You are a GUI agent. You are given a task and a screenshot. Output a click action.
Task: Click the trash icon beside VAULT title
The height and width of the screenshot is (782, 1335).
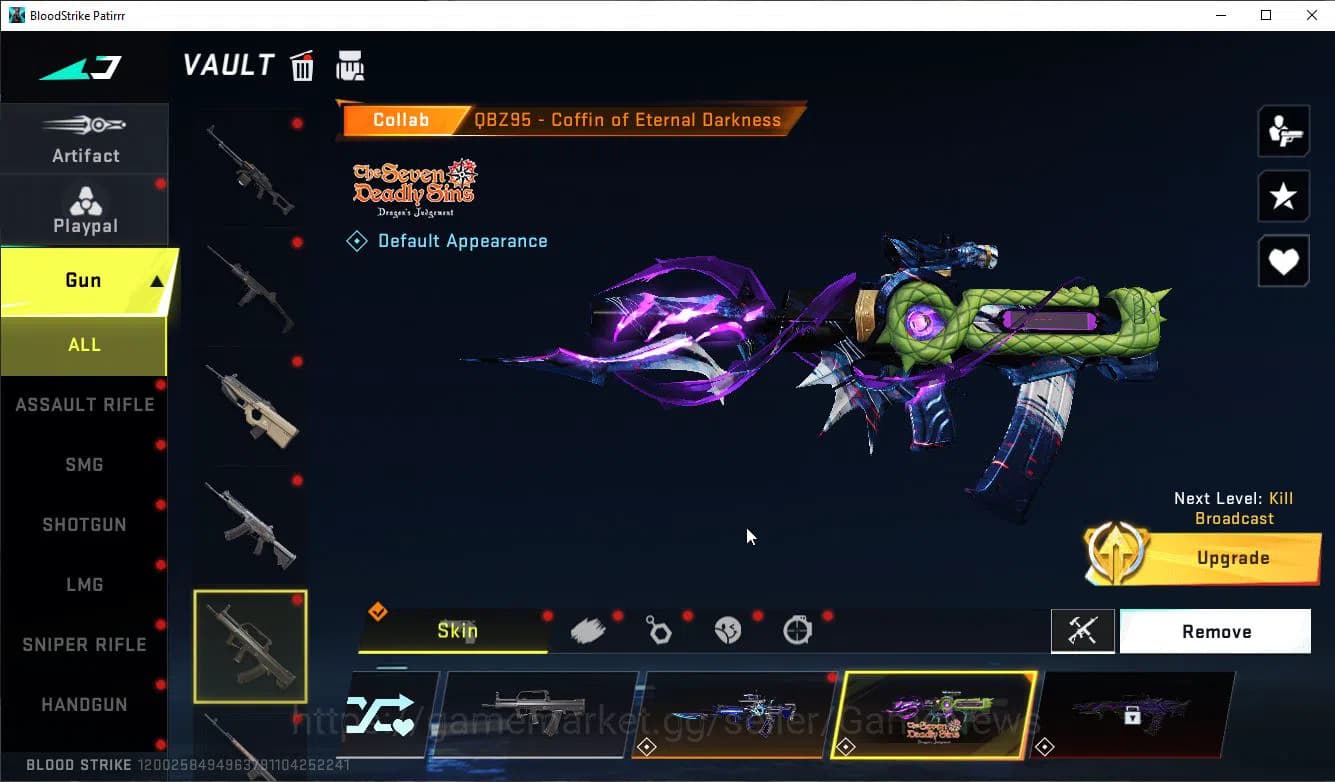click(x=301, y=65)
